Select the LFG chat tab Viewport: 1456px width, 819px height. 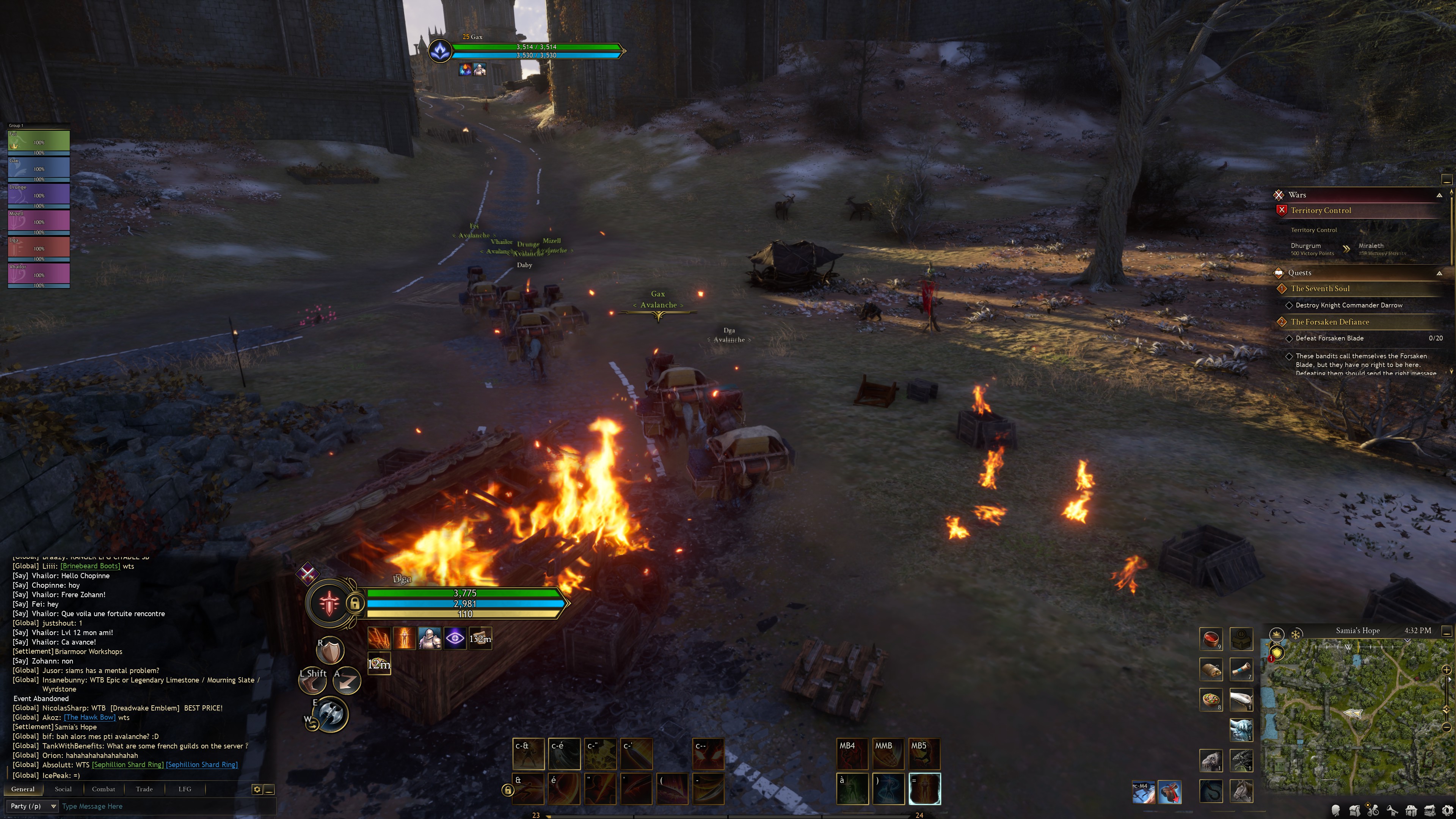click(x=185, y=789)
